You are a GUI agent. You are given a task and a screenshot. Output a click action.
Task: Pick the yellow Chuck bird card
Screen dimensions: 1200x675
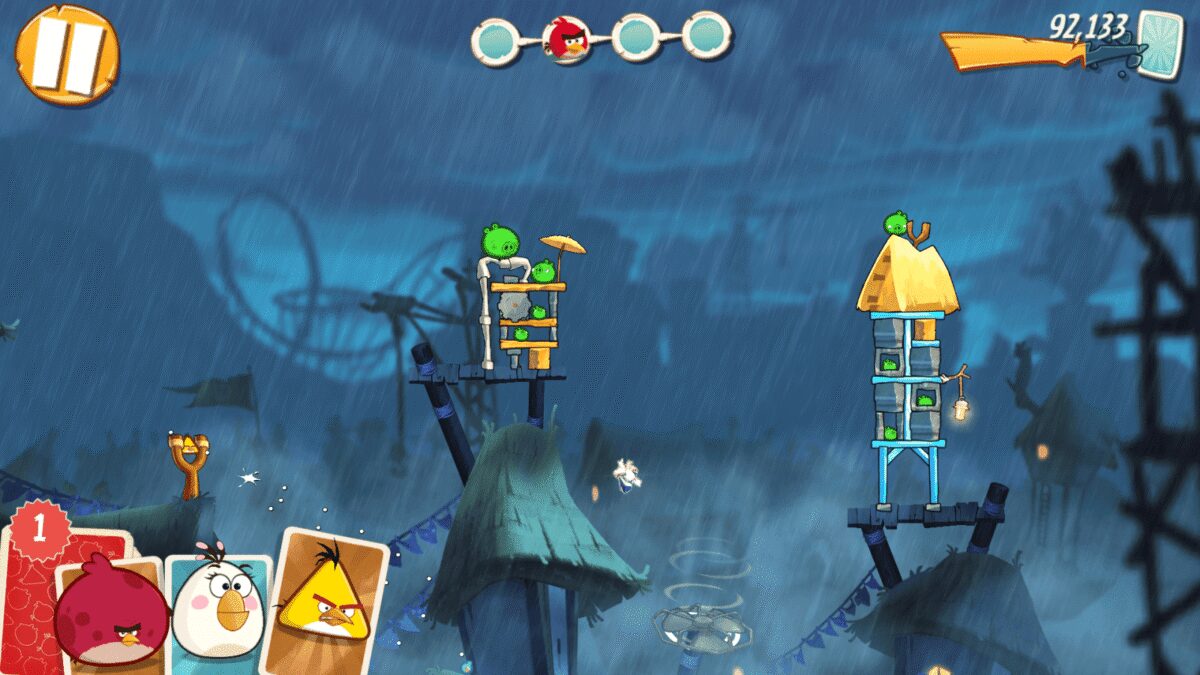pos(325,600)
